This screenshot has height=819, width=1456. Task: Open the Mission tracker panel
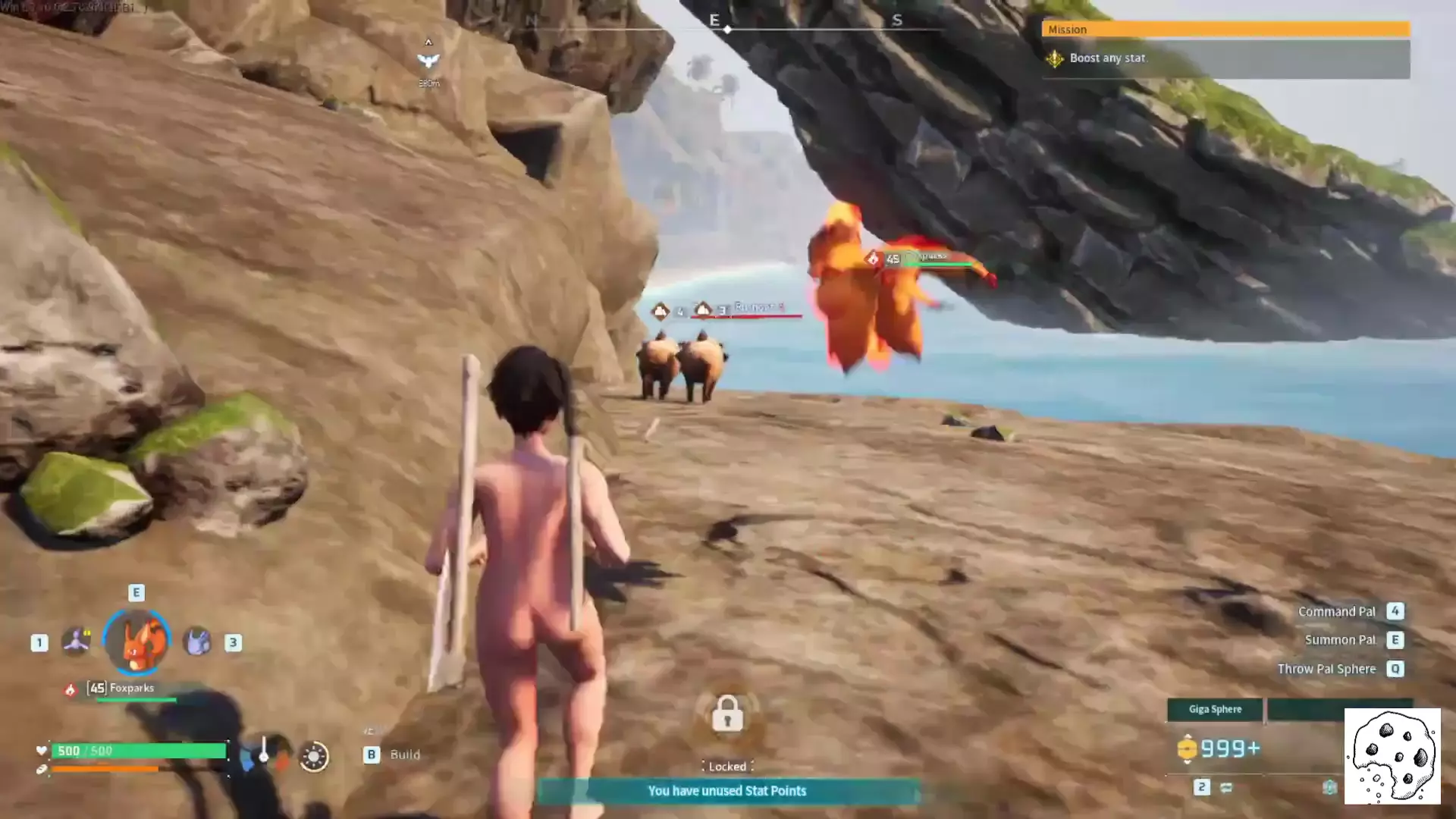(x=1225, y=29)
